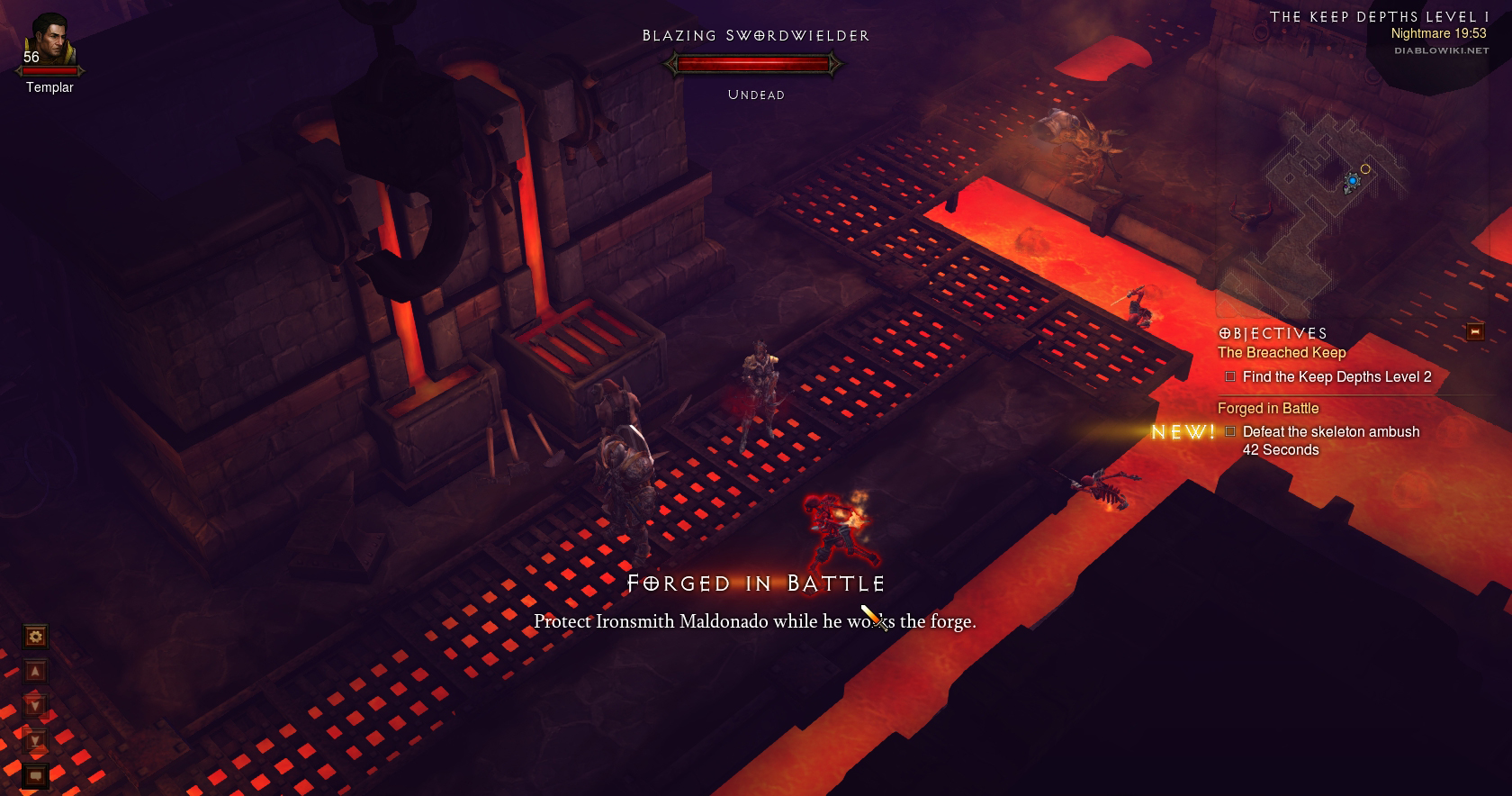
Task: Select the Forged in Battle event title
Action: click(1268, 409)
